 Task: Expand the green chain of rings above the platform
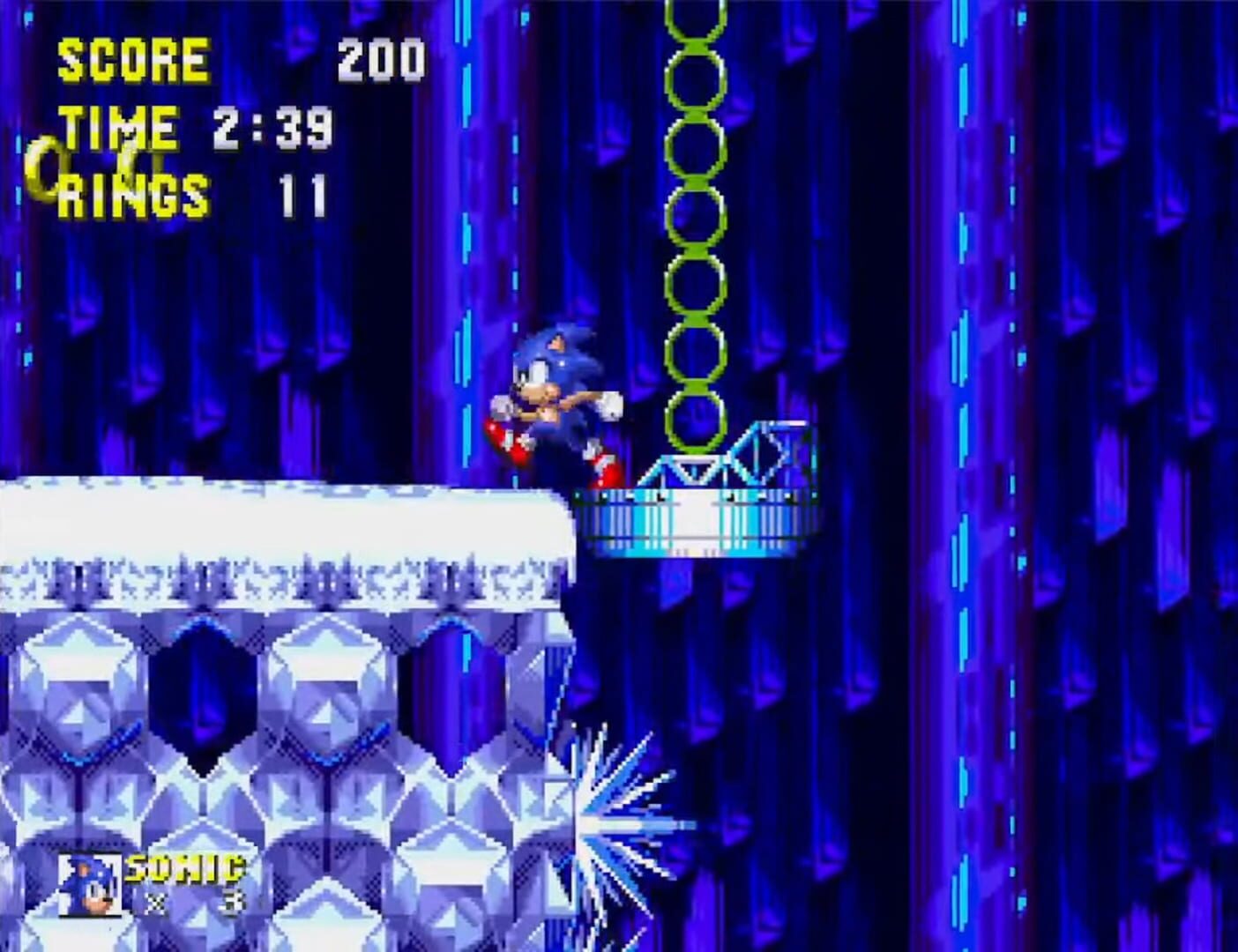(x=697, y=220)
